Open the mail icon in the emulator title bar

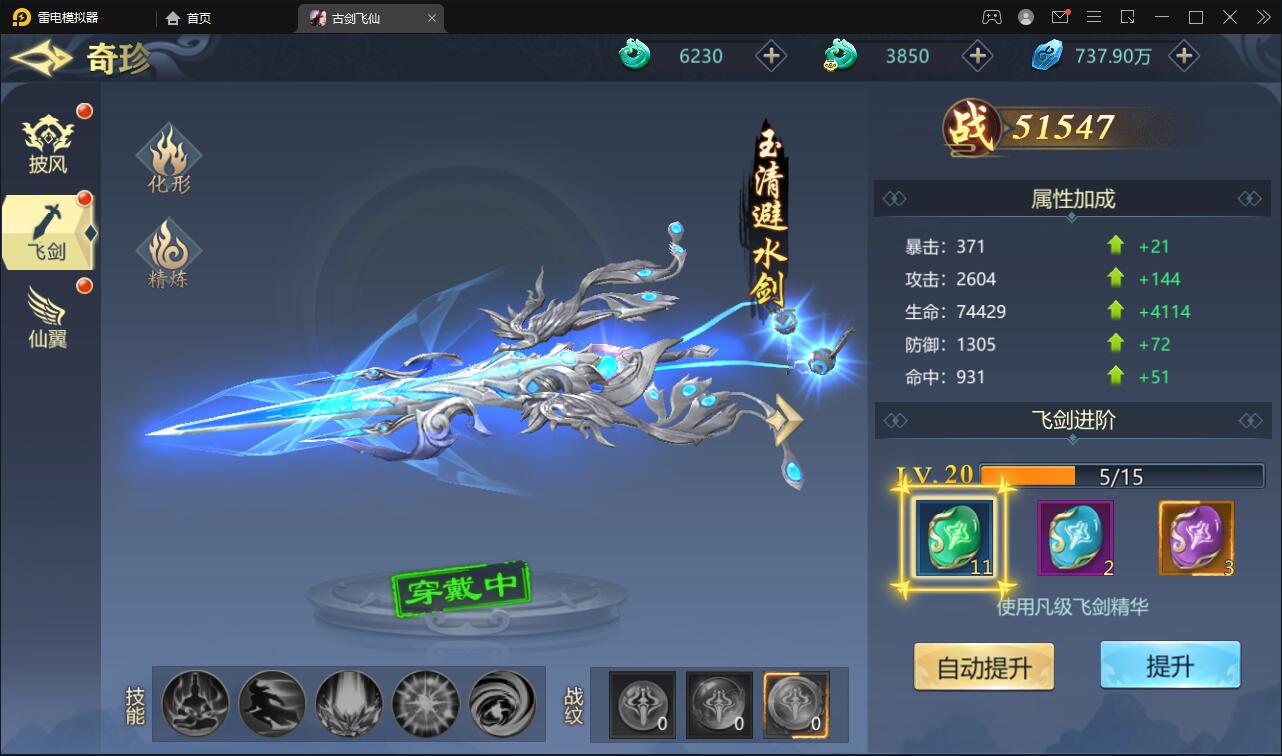(1062, 17)
